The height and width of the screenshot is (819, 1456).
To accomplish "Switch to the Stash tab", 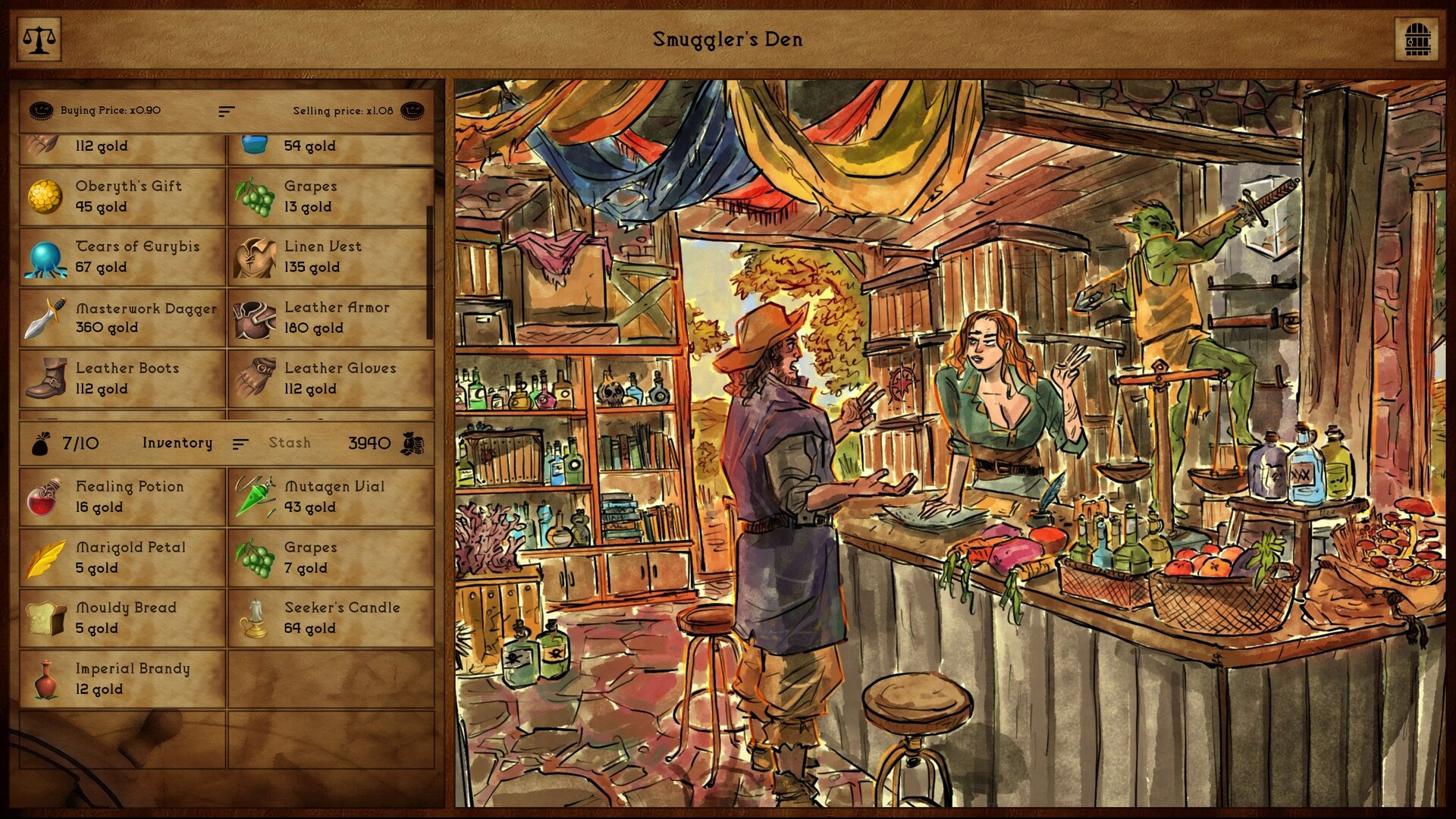I will pyautogui.click(x=289, y=443).
